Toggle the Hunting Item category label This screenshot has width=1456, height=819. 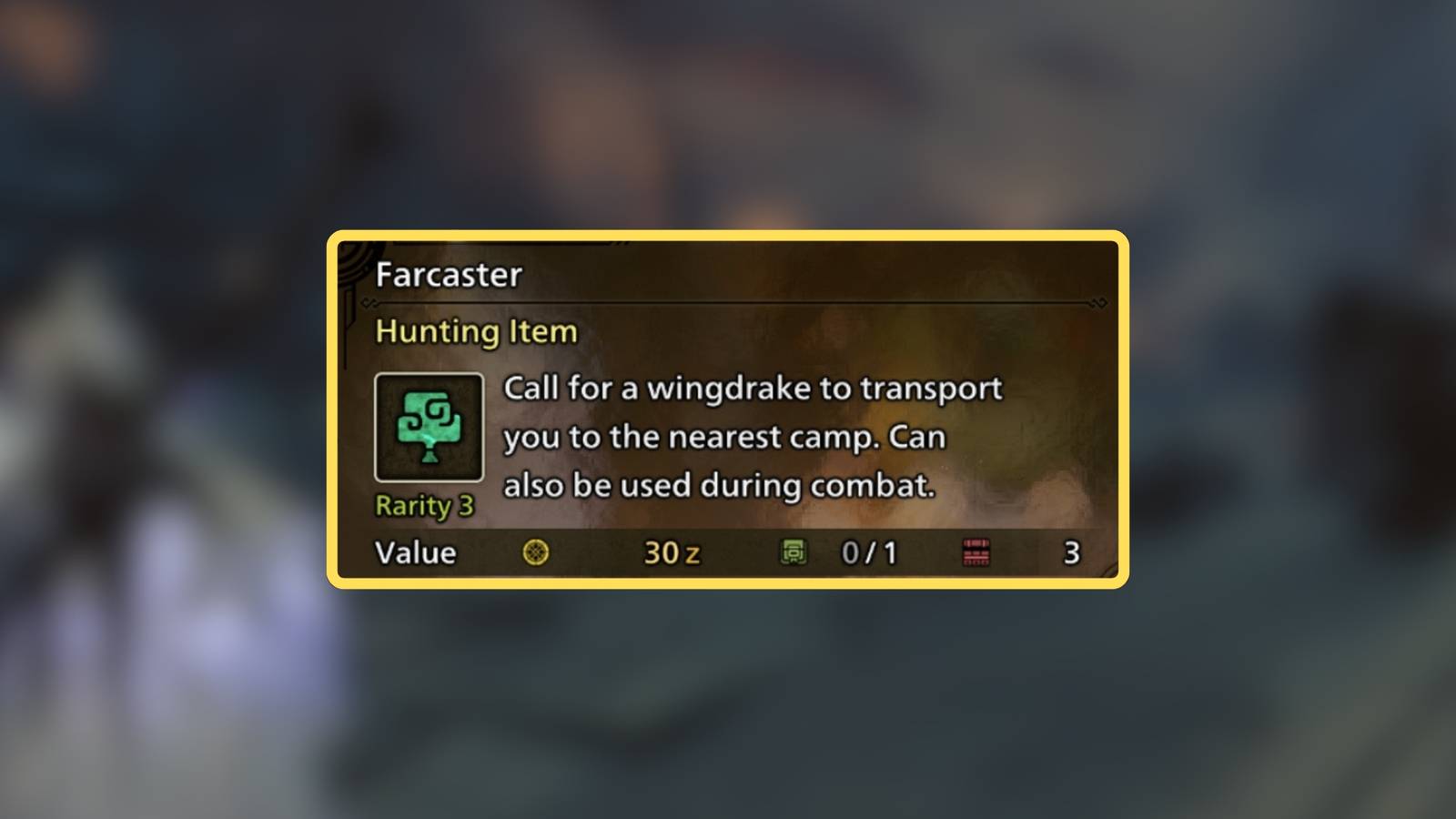coord(475,332)
